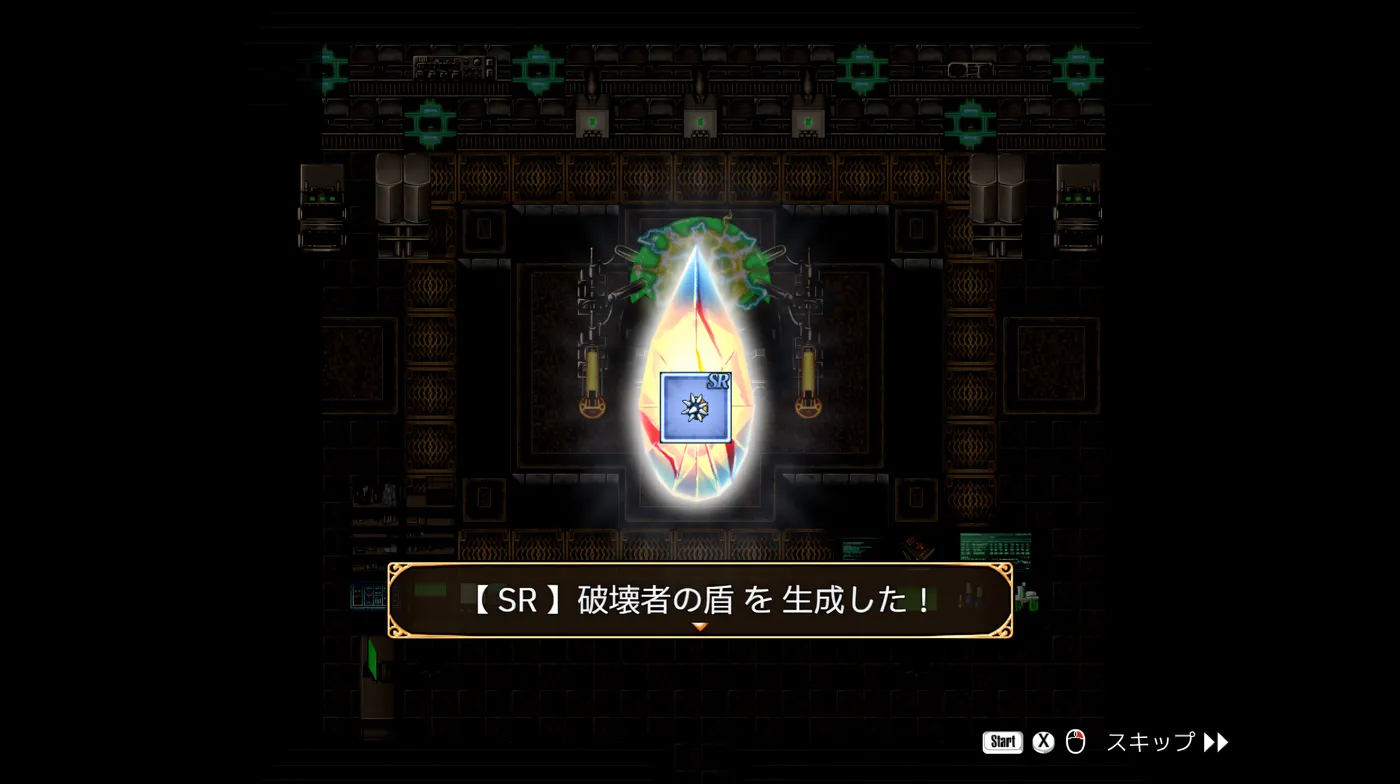
Task: Select the spiked shield item icon
Action: click(697, 408)
